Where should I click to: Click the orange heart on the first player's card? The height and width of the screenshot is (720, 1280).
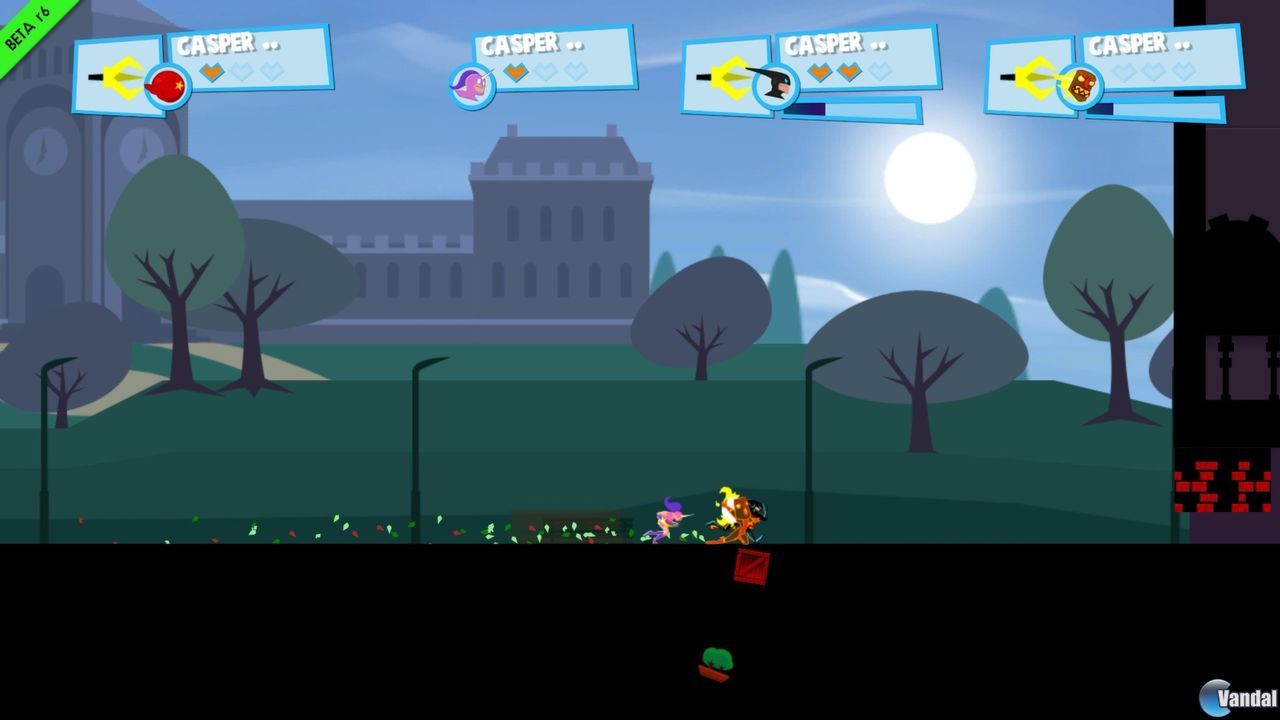pyautogui.click(x=212, y=72)
